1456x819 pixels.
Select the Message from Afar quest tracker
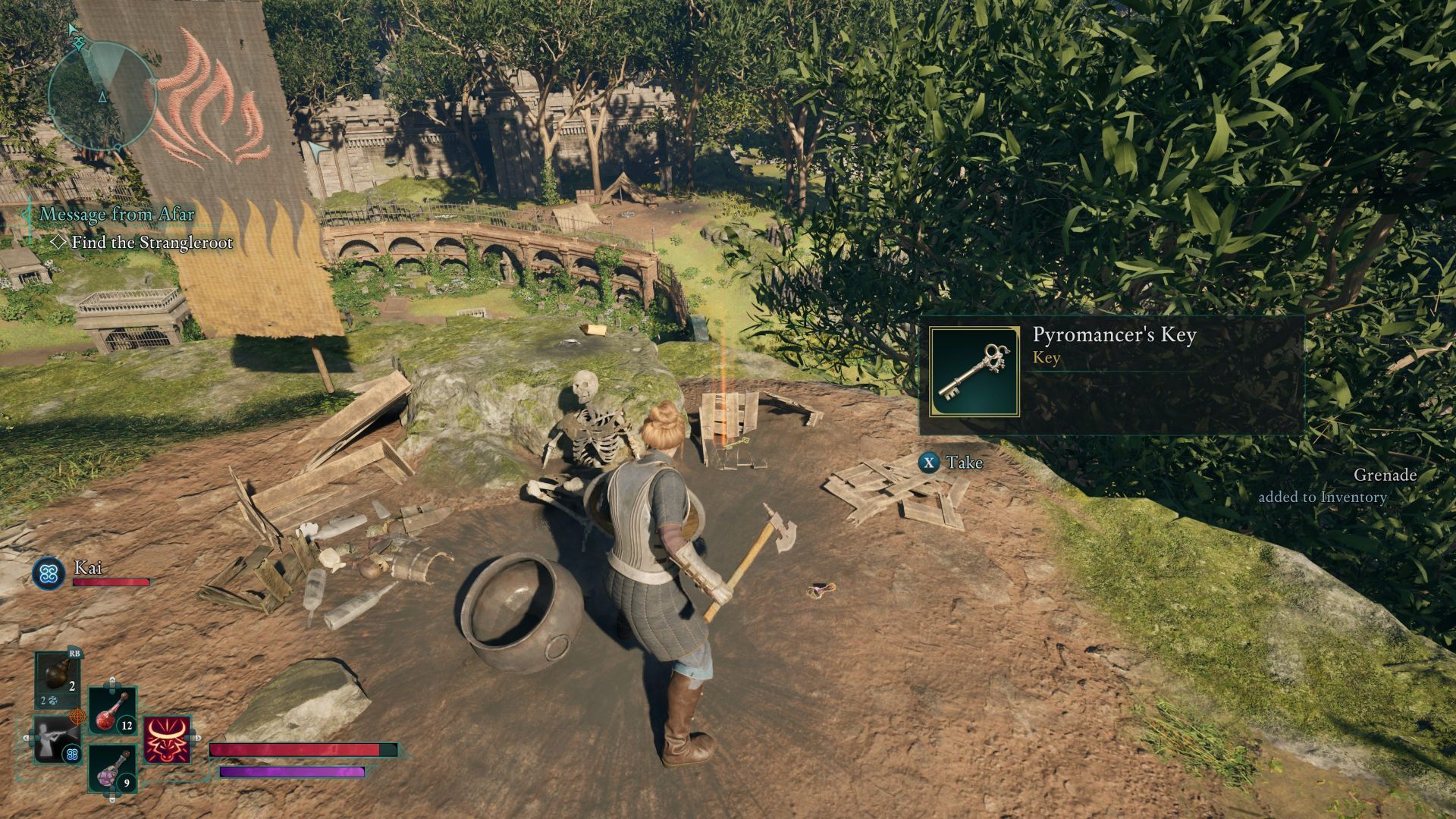tap(117, 215)
